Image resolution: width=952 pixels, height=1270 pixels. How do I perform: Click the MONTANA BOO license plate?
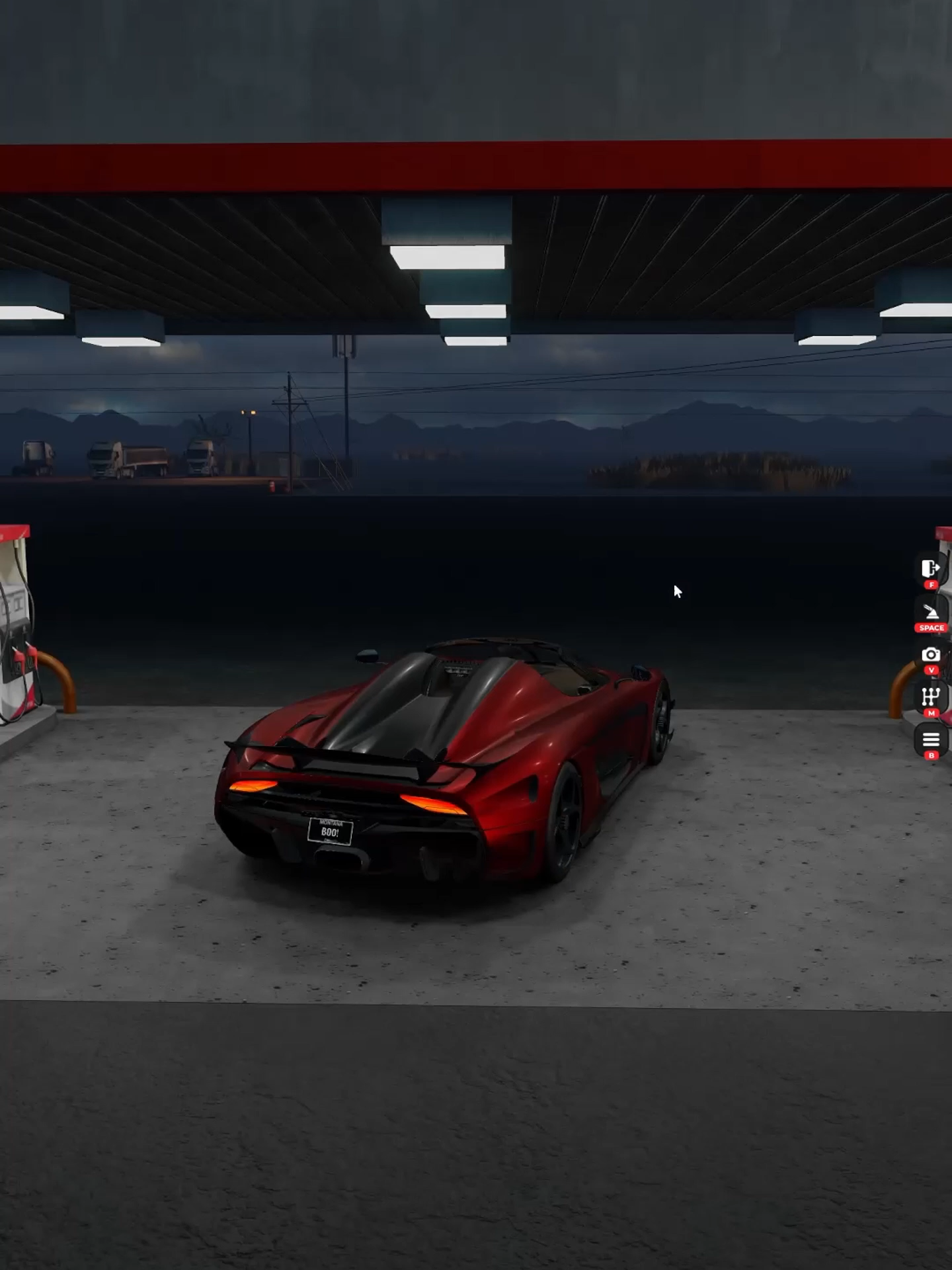point(329,829)
